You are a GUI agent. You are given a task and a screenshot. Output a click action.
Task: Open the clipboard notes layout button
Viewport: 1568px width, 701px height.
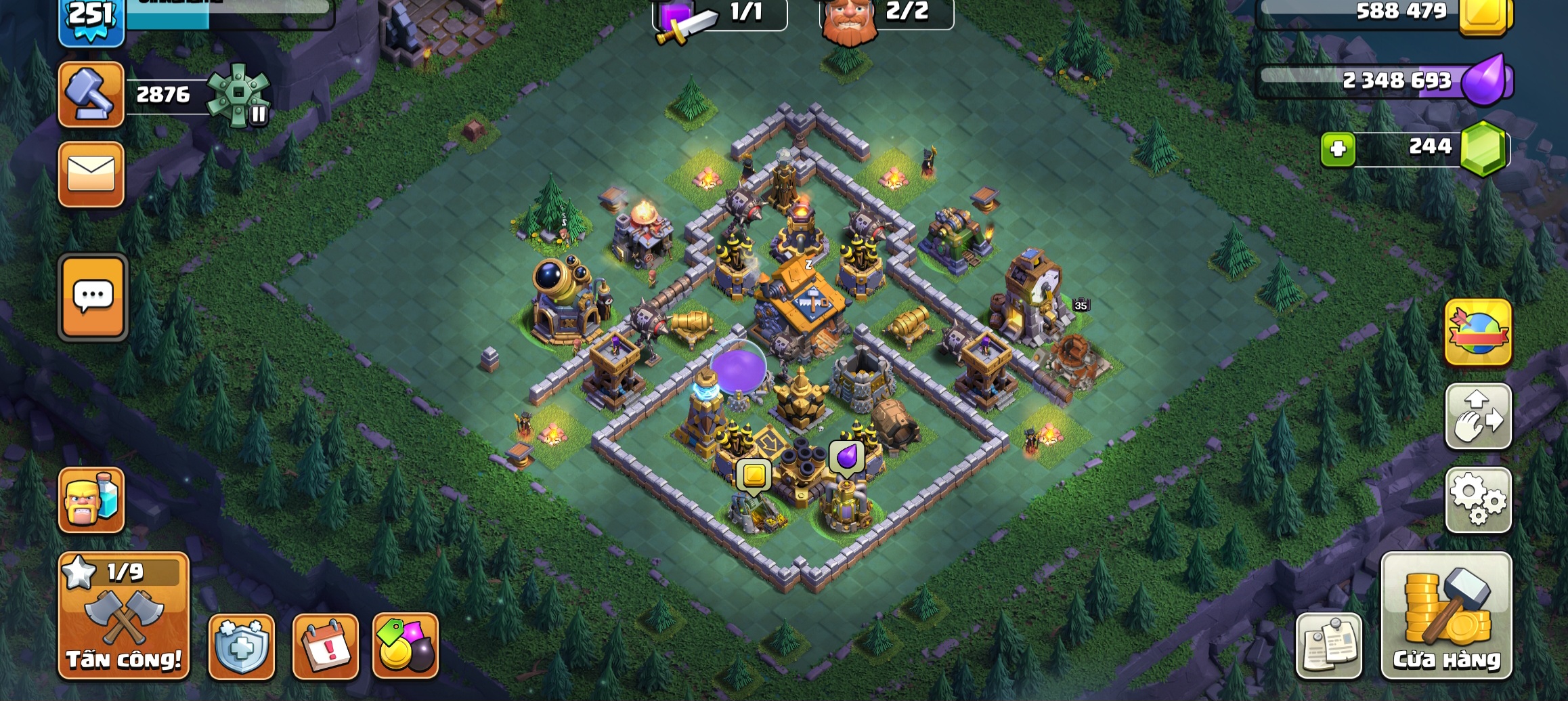[1328, 647]
